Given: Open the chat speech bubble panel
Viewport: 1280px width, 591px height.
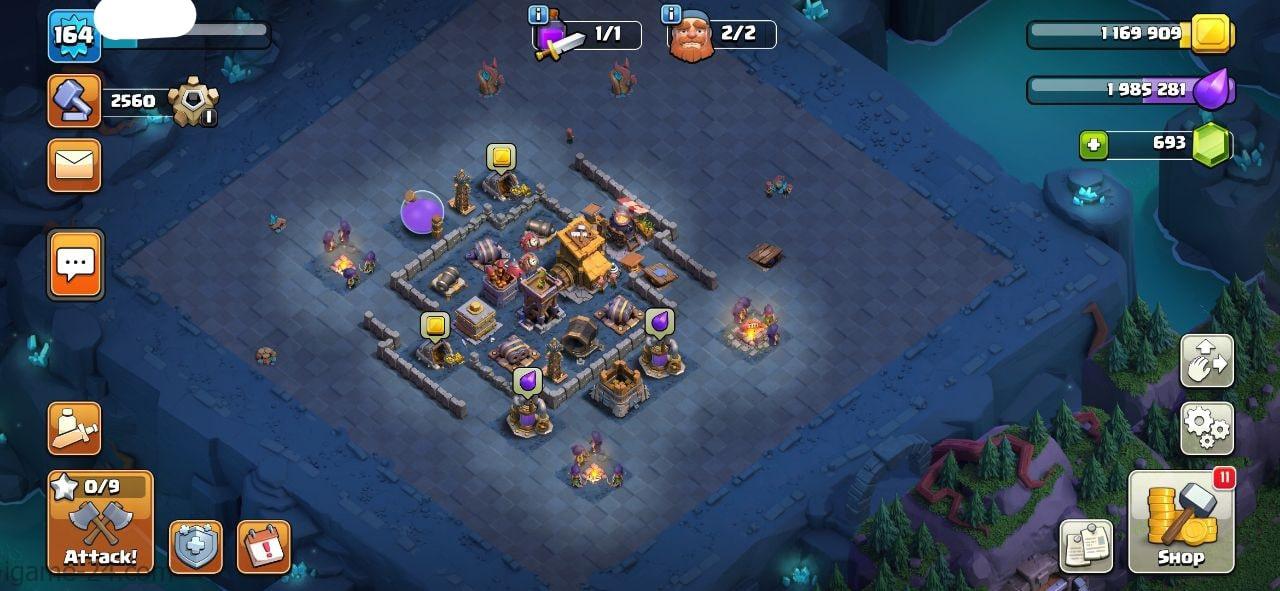Looking at the screenshot, I should point(75,265).
